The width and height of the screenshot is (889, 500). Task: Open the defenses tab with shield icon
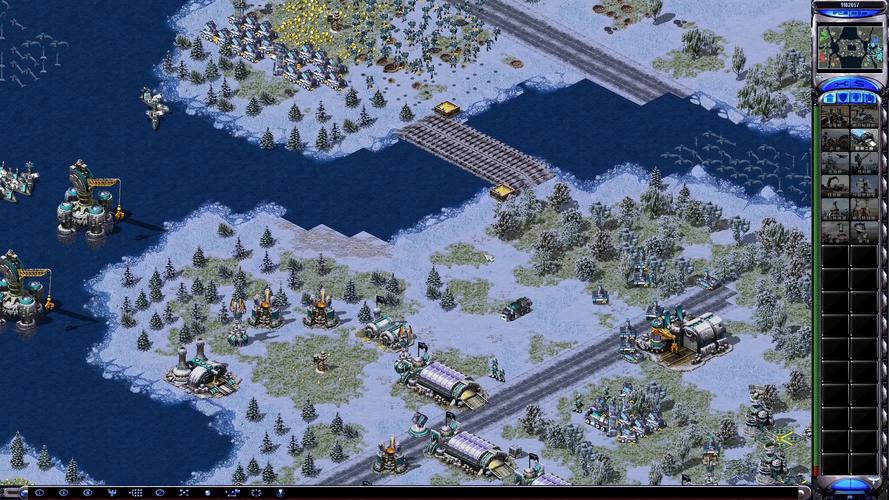843,98
